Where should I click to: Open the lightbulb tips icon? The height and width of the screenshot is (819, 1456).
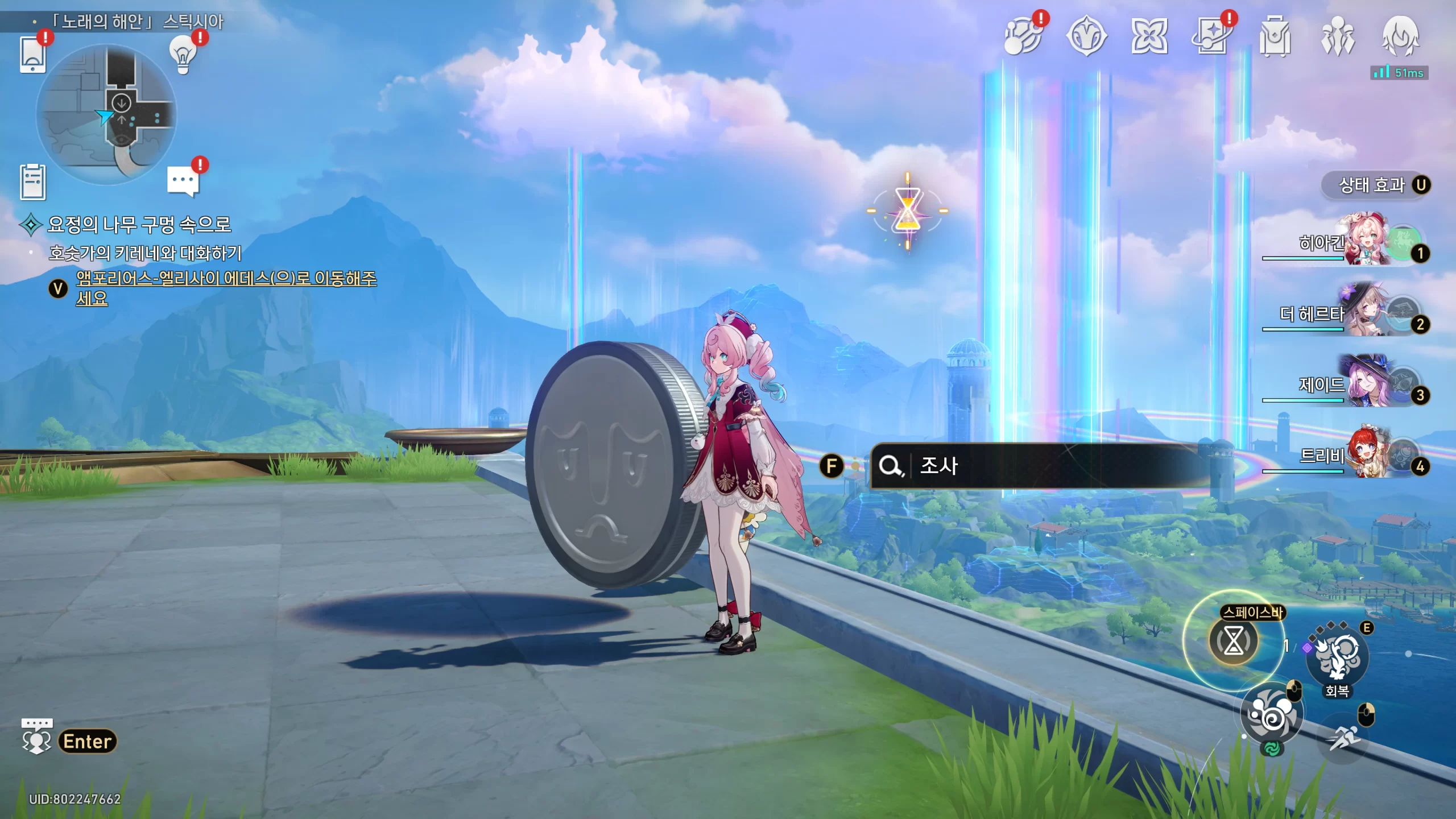[x=183, y=55]
